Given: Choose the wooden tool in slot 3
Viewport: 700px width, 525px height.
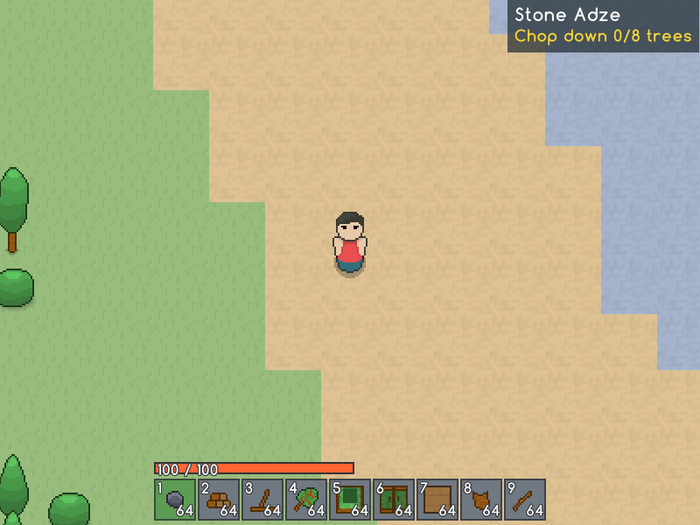Looking at the screenshot, I should 262,499.
